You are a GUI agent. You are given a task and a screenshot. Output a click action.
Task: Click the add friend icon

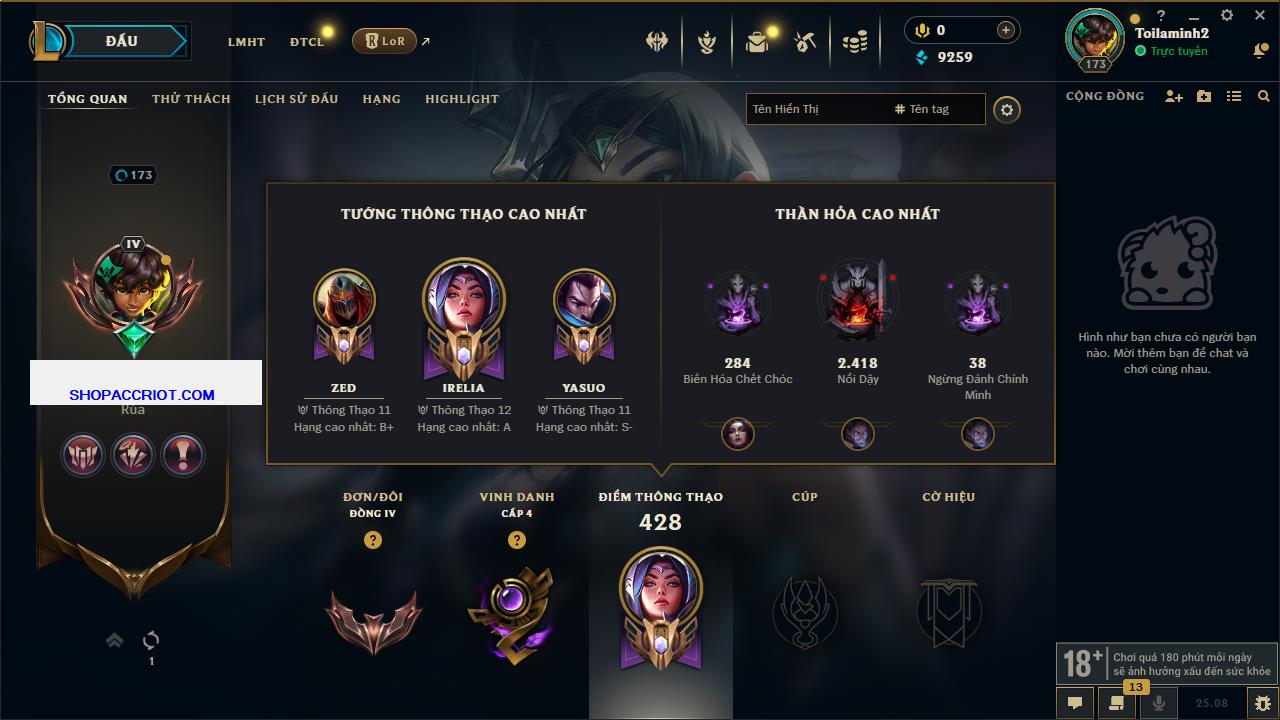coord(1174,96)
